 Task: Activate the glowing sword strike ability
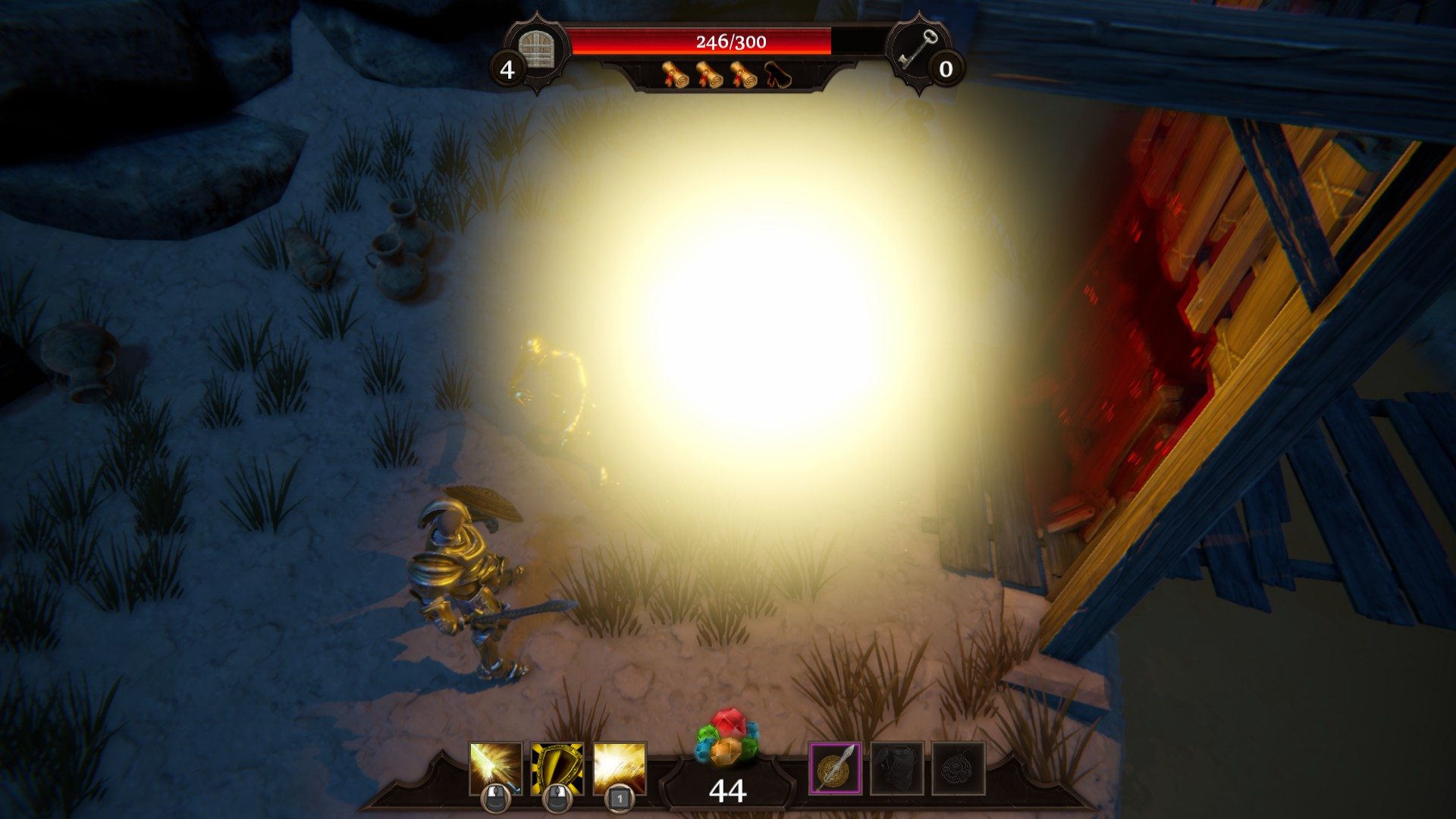[496, 769]
